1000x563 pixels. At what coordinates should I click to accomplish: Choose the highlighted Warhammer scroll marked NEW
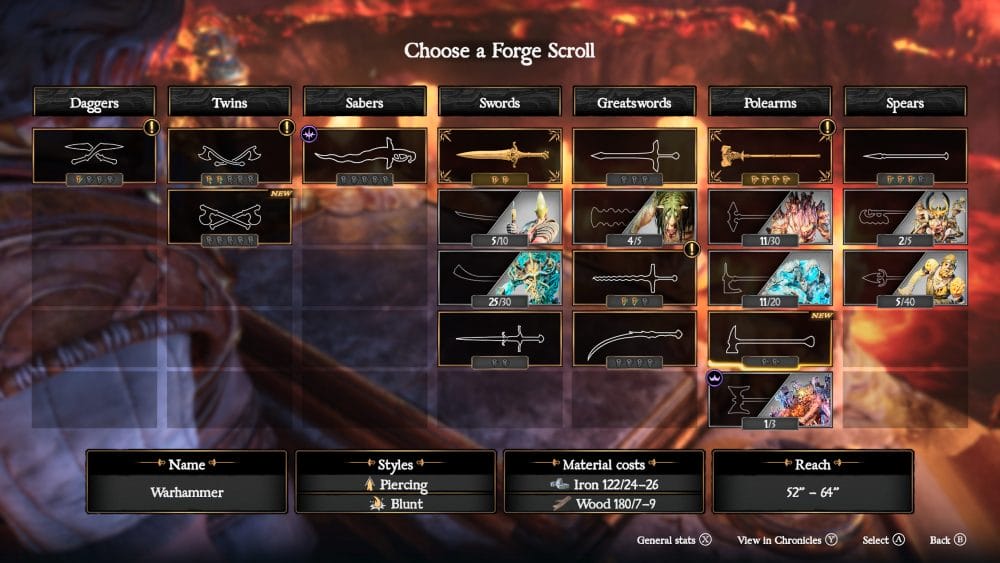(770, 338)
